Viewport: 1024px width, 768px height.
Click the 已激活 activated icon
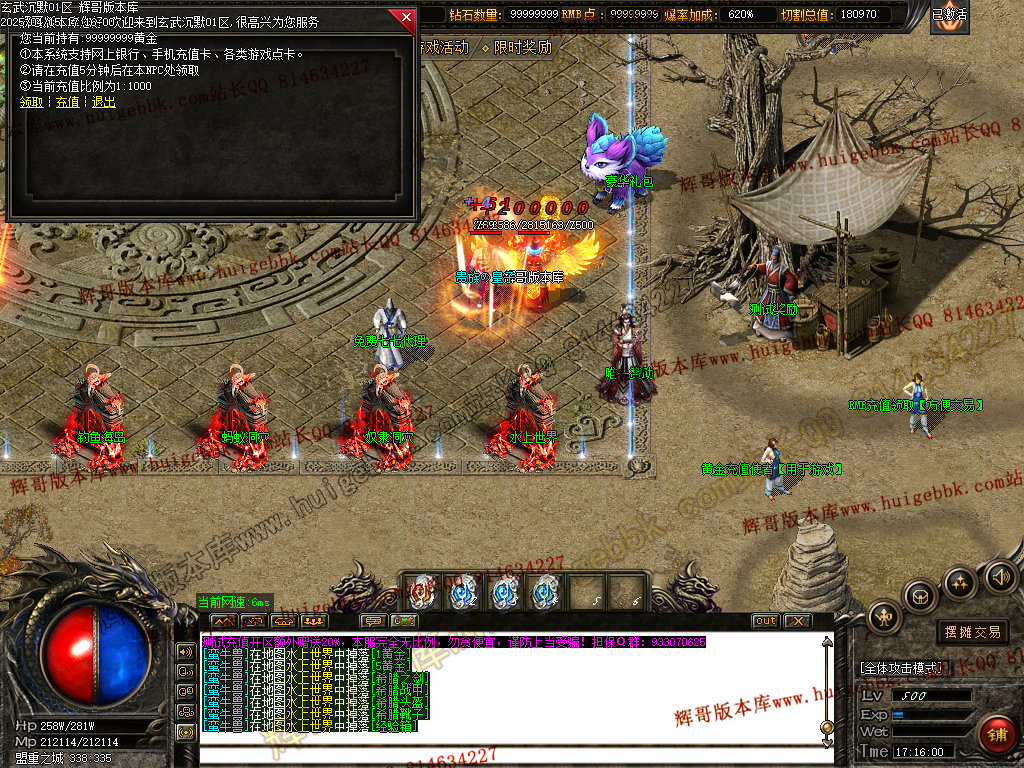(x=949, y=15)
